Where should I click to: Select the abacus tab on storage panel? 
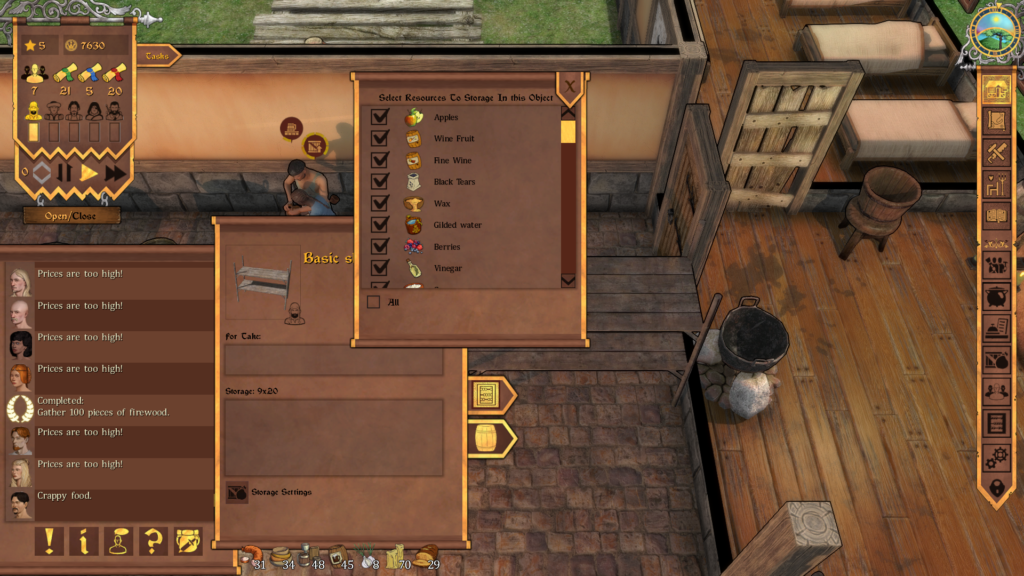(x=487, y=395)
